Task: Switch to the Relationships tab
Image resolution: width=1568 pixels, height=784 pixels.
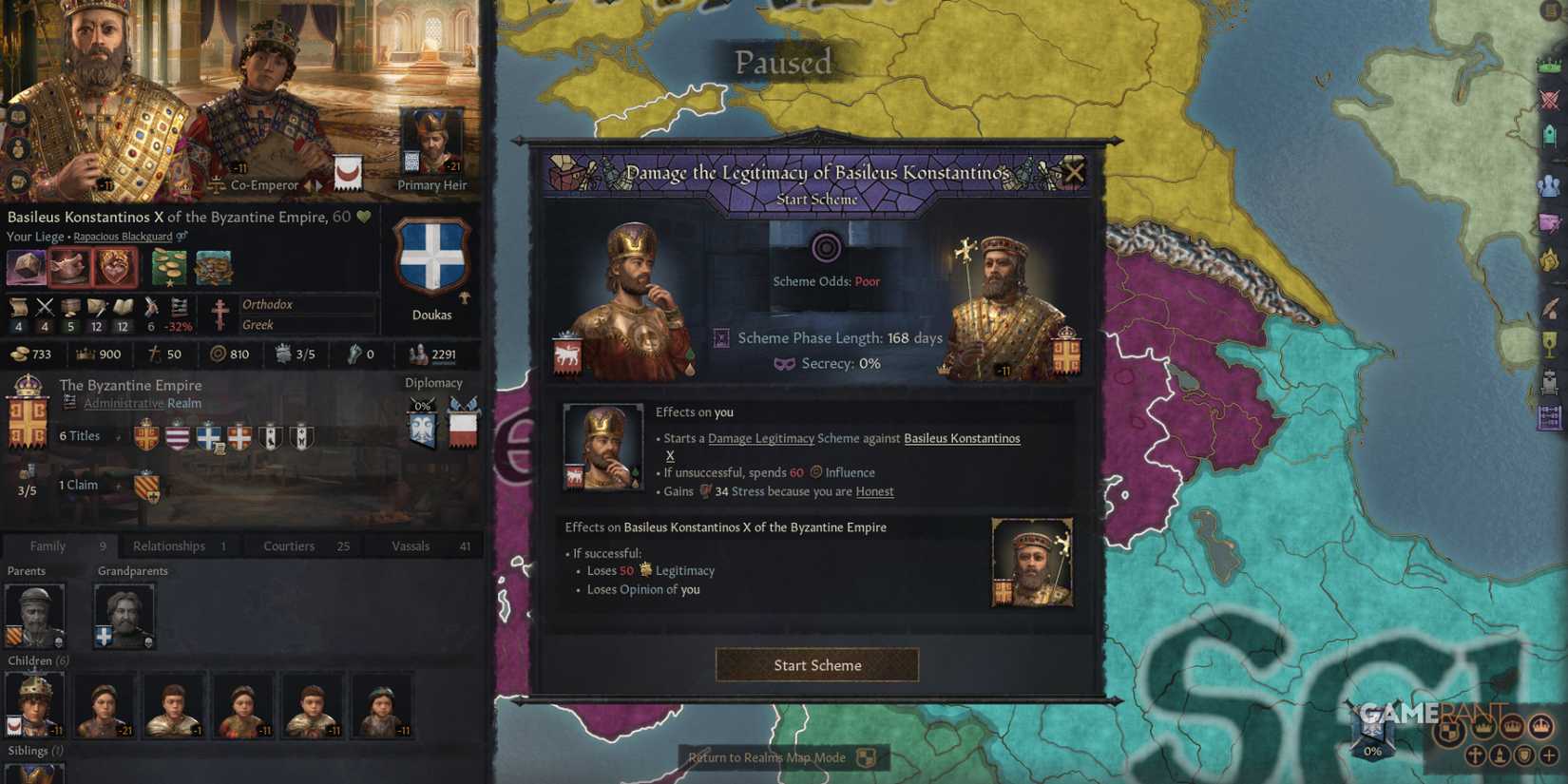Action: 168,545
